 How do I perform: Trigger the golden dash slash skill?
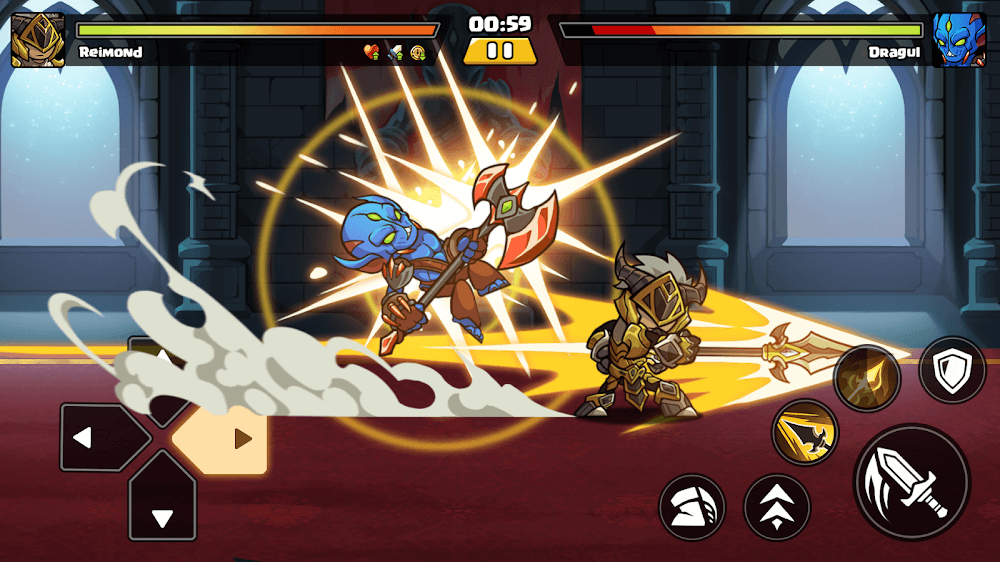point(804,432)
